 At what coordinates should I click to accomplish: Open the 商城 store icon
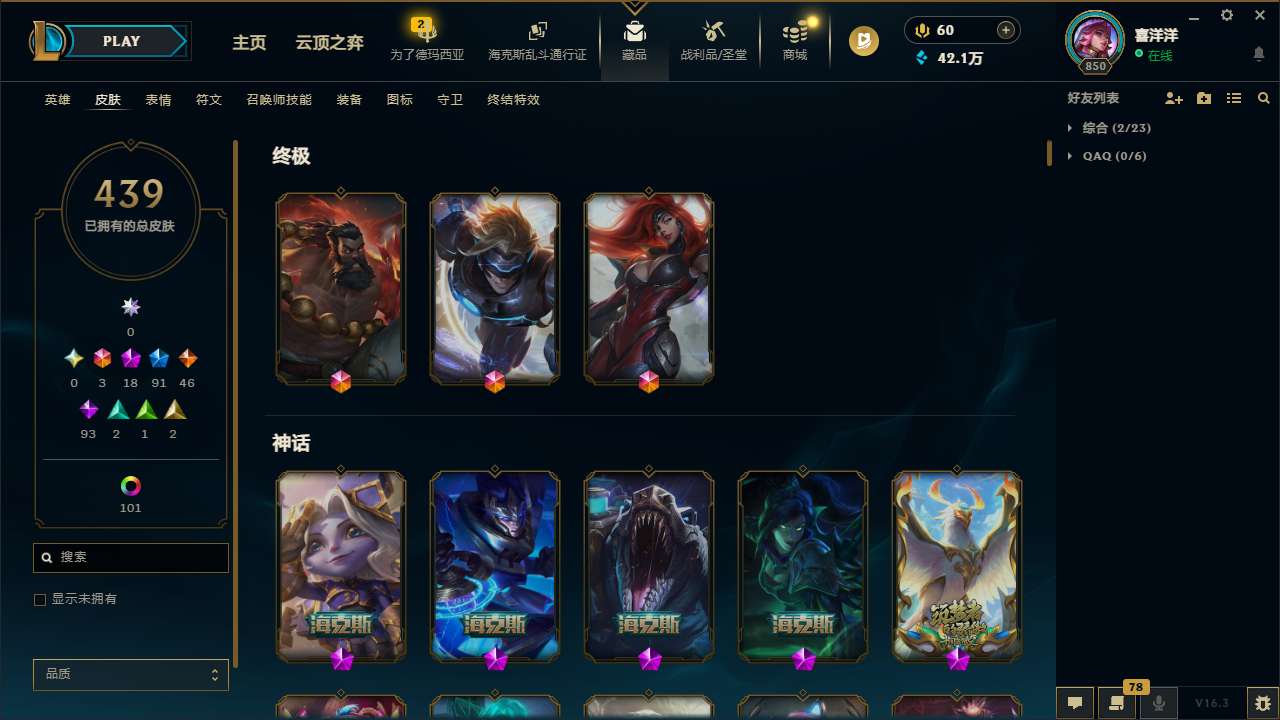794,40
